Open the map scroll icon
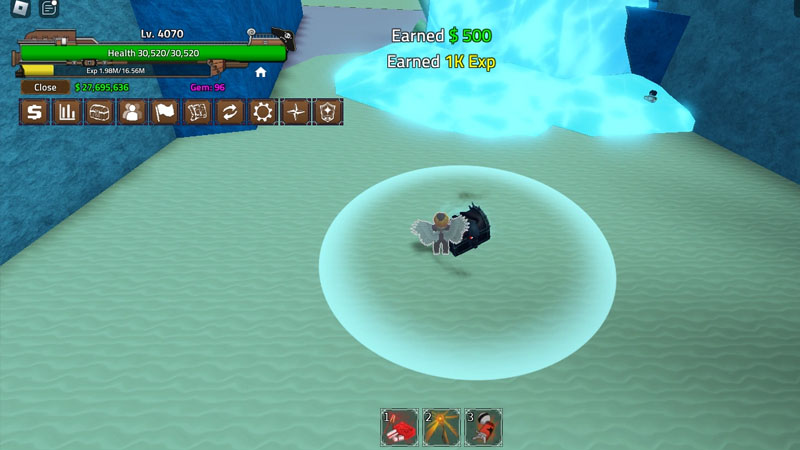800x450 pixels. (197, 112)
